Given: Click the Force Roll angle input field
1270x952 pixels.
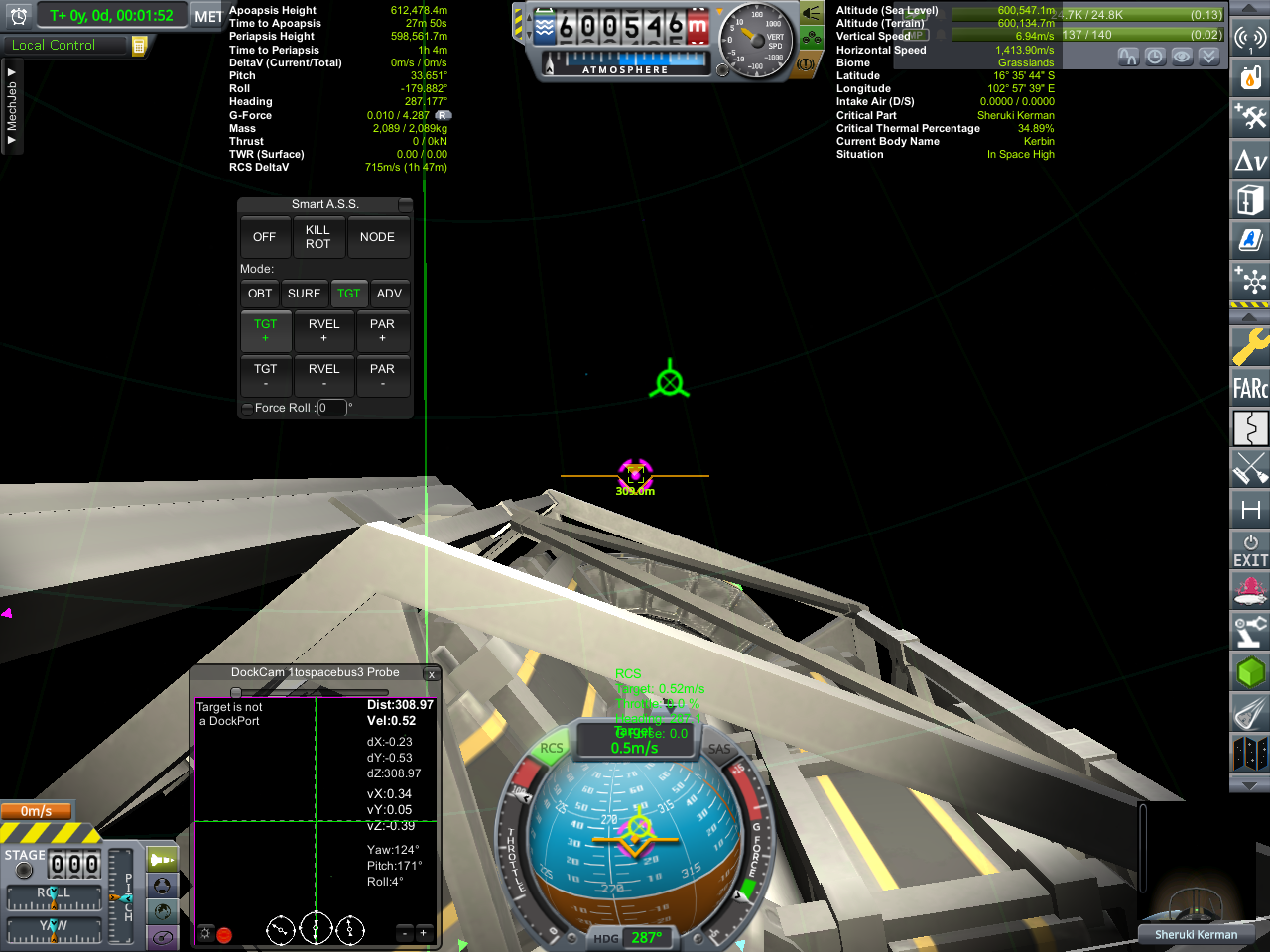Looking at the screenshot, I should [331, 408].
